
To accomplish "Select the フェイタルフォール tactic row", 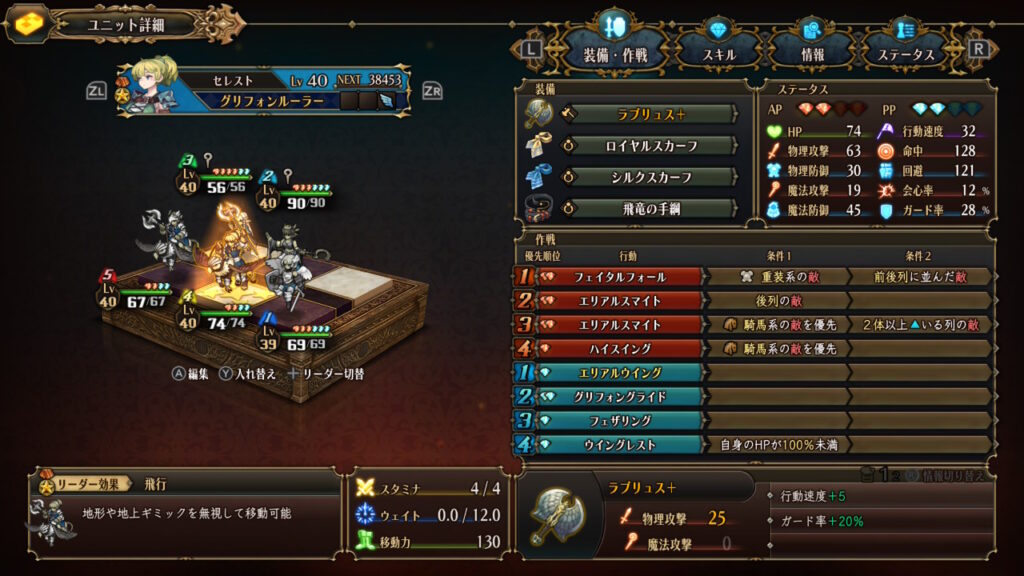I will [x=620, y=276].
